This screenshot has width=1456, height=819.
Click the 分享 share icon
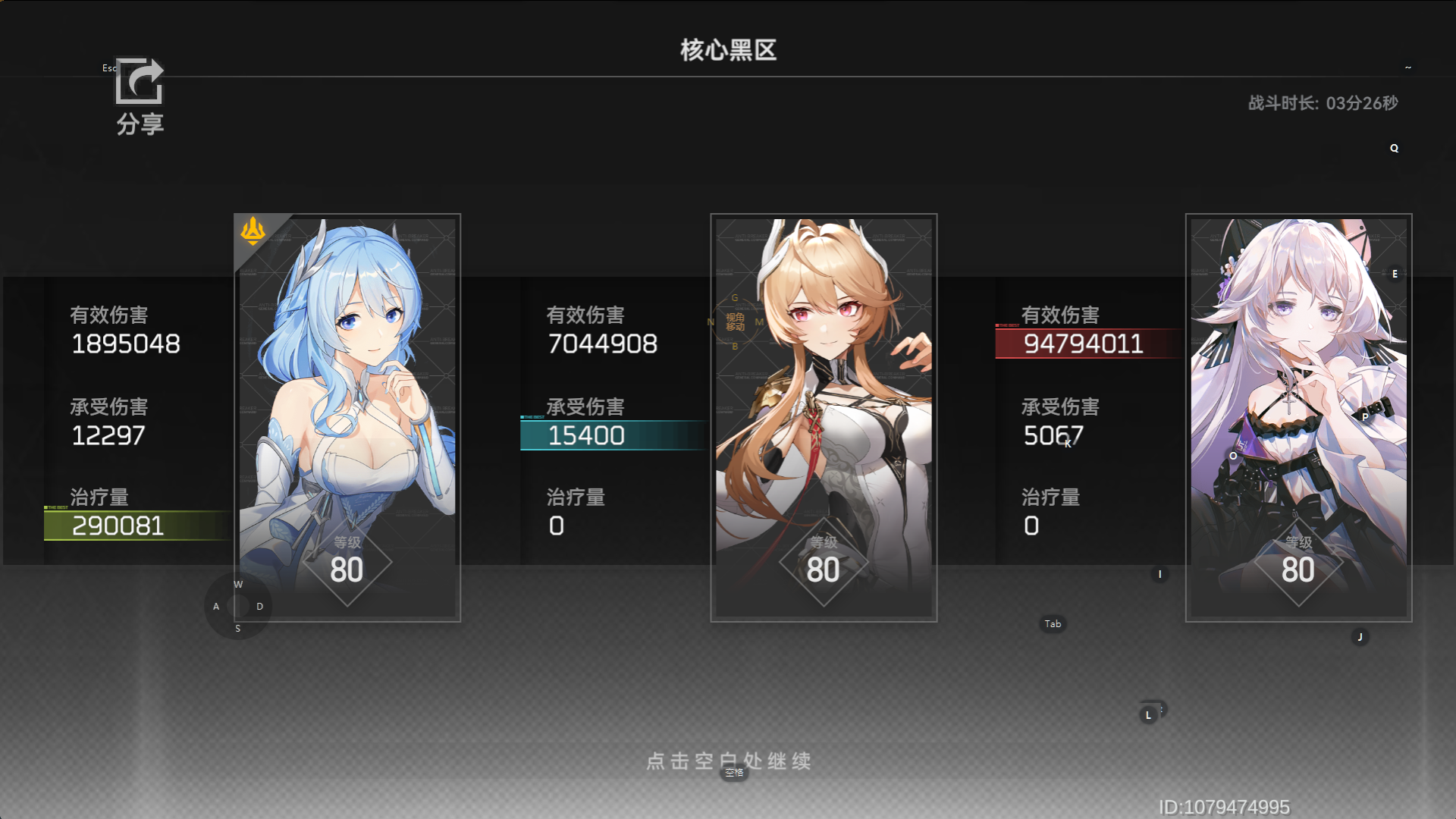click(x=139, y=83)
